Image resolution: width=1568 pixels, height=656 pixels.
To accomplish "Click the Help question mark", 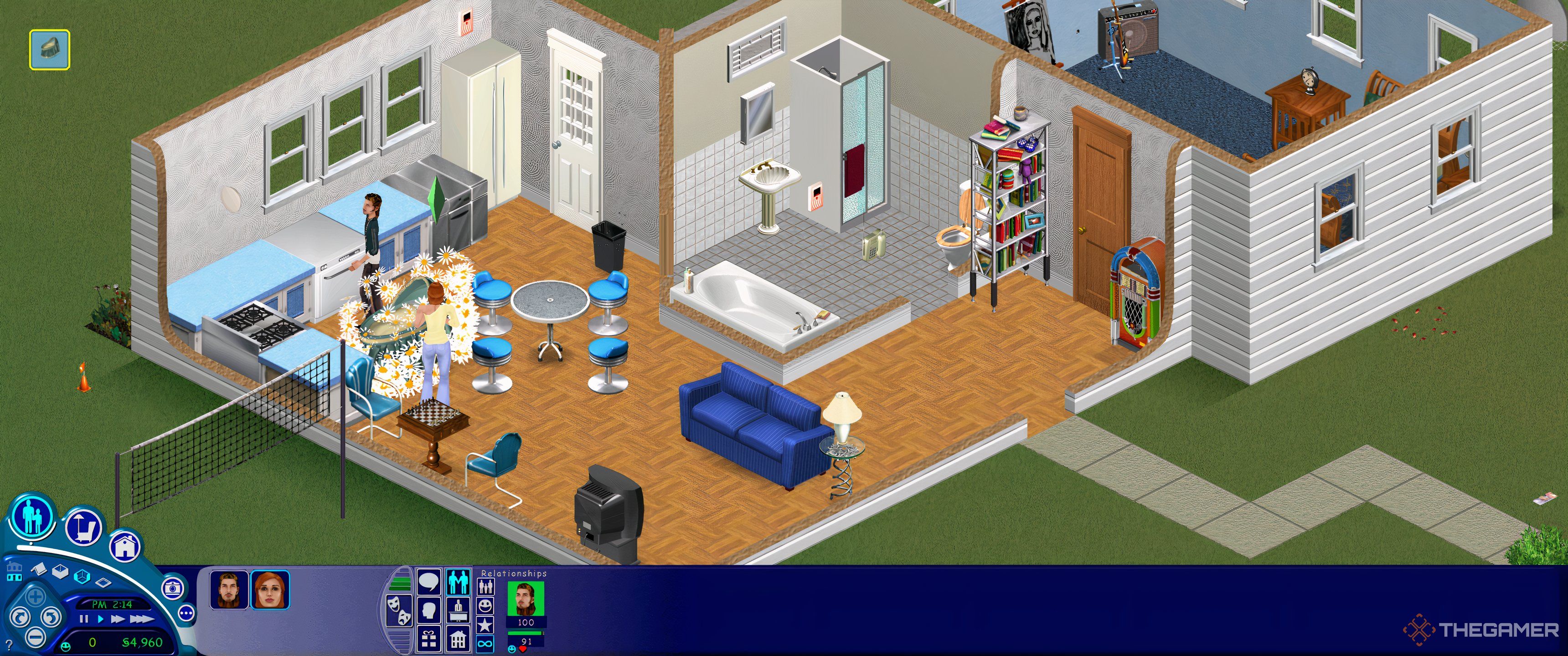I will click(9, 645).
